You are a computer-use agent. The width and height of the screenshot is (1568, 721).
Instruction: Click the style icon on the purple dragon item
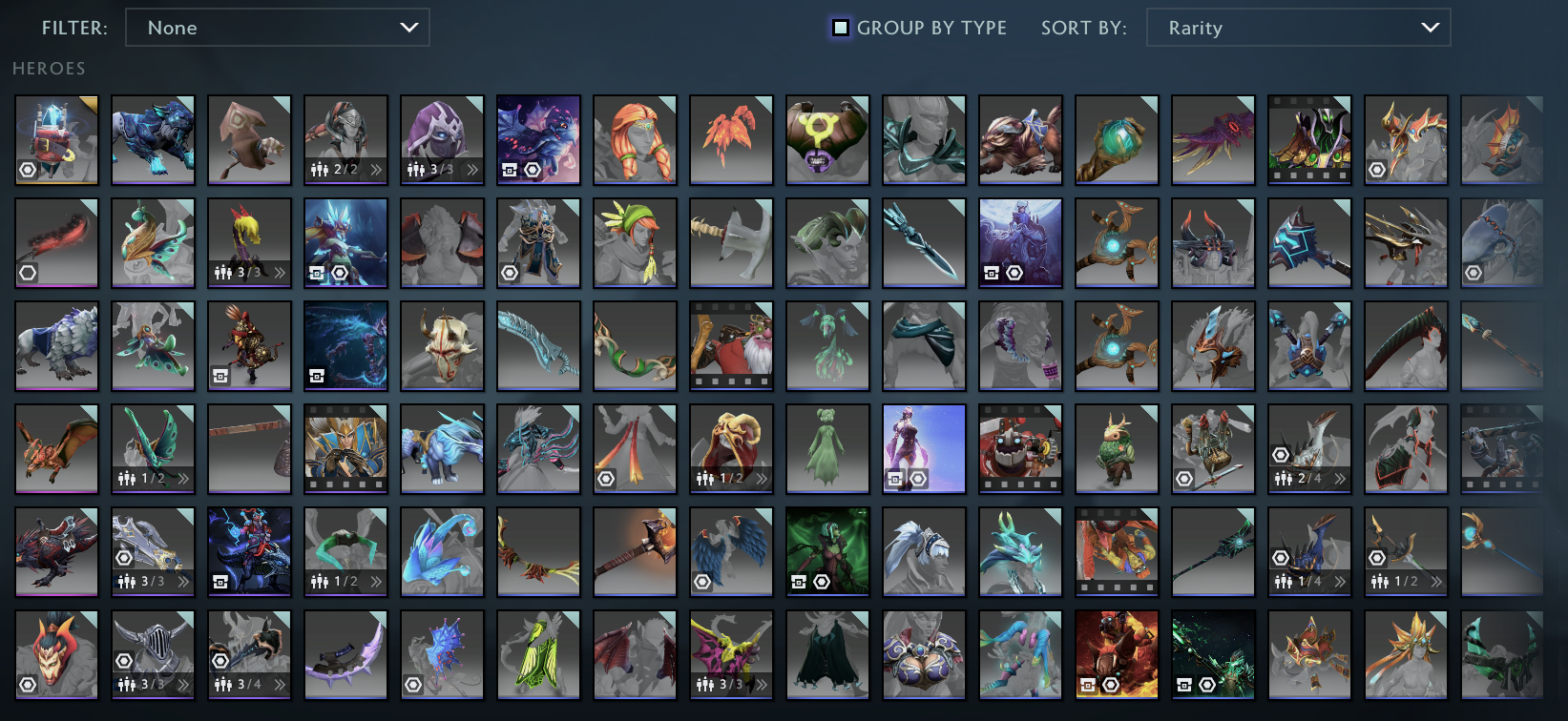tap(510, 169)
